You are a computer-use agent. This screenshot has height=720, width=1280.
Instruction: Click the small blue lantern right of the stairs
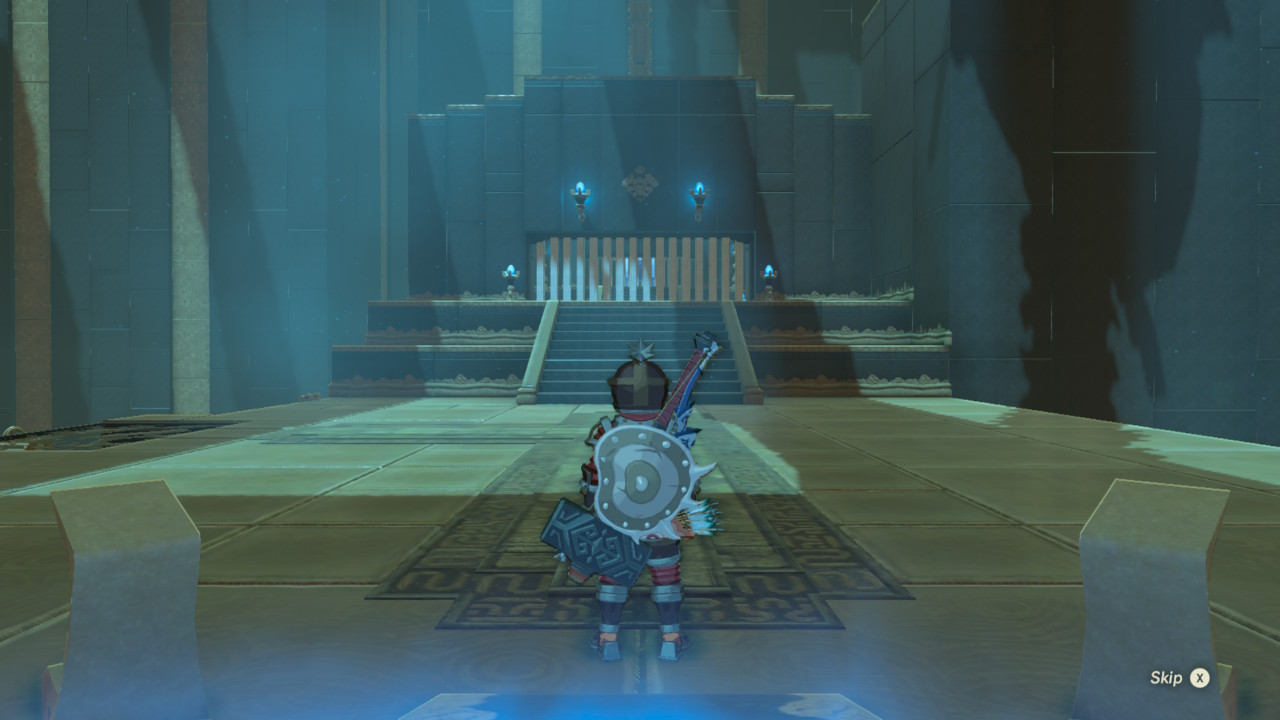click(770, 272)
